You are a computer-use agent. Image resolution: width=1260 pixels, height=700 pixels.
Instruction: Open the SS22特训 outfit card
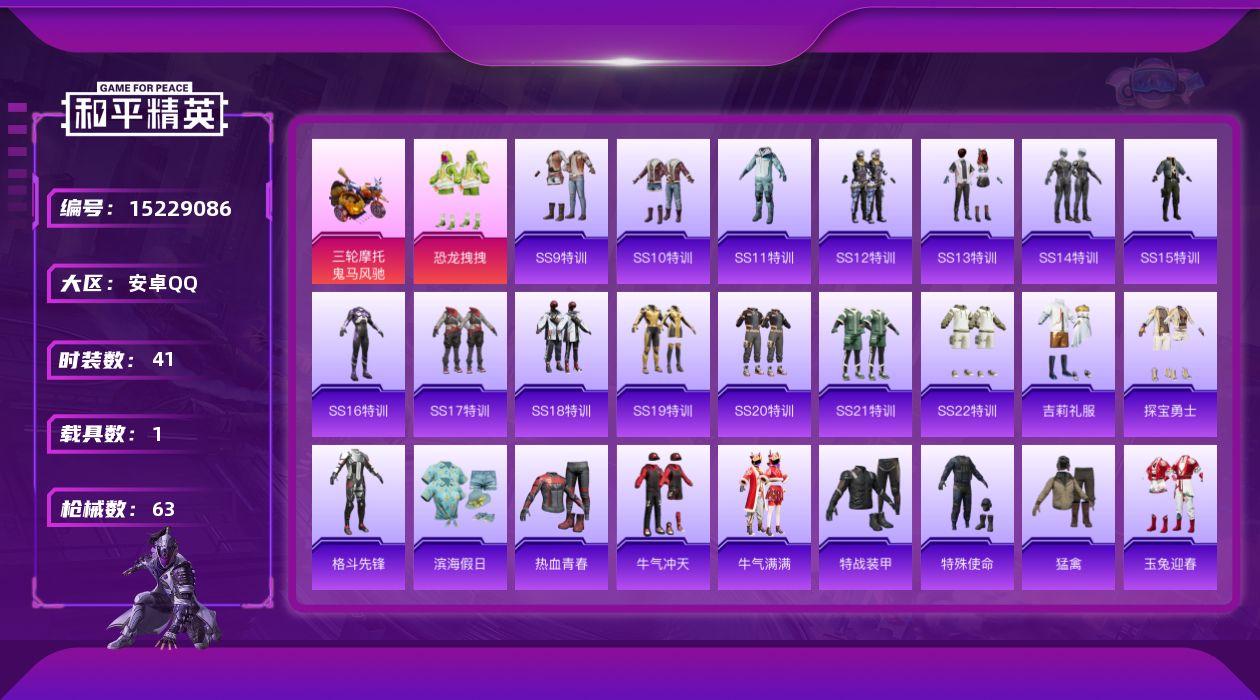pyautogui.click(x=967, y=364)
